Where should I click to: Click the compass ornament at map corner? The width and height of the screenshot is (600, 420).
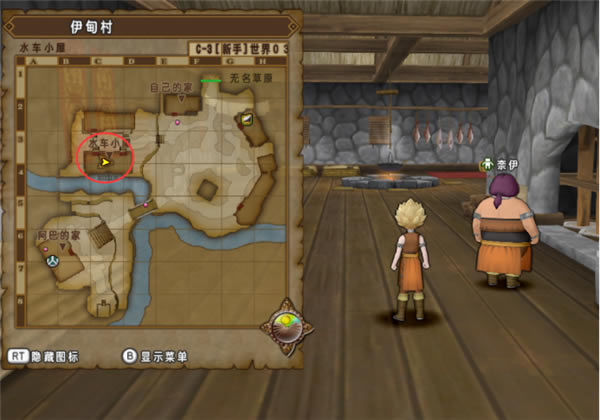tap(284, 327)
